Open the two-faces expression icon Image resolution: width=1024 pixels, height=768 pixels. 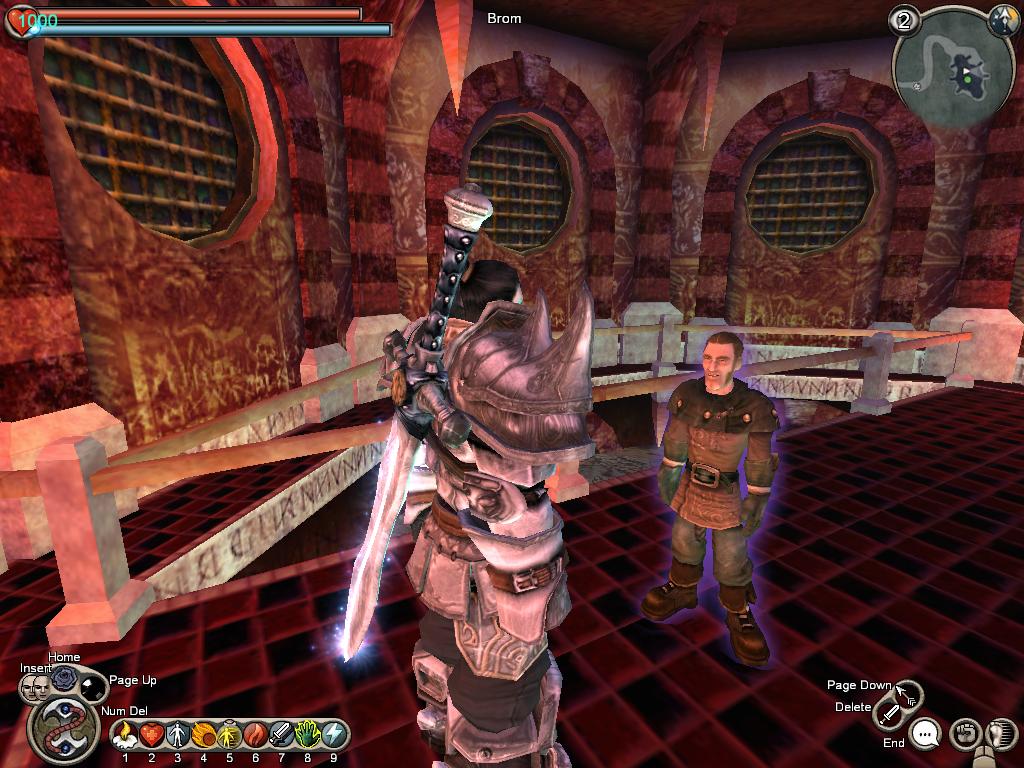(x=36, y=687)
